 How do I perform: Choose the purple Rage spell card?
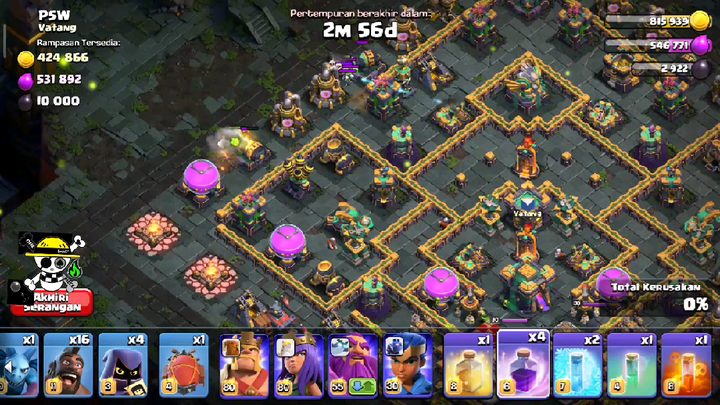point(522,367)
